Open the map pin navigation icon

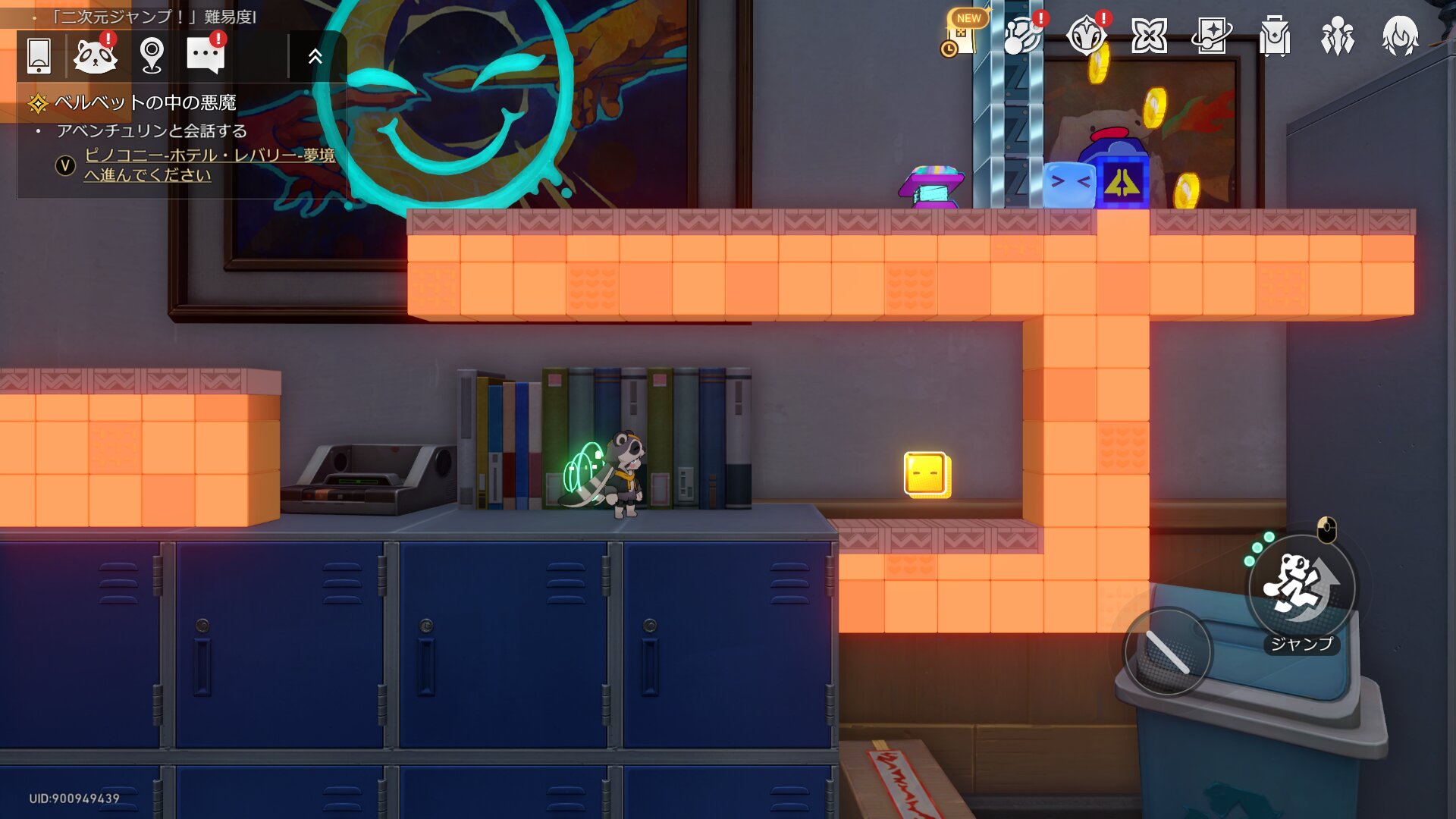152,55
